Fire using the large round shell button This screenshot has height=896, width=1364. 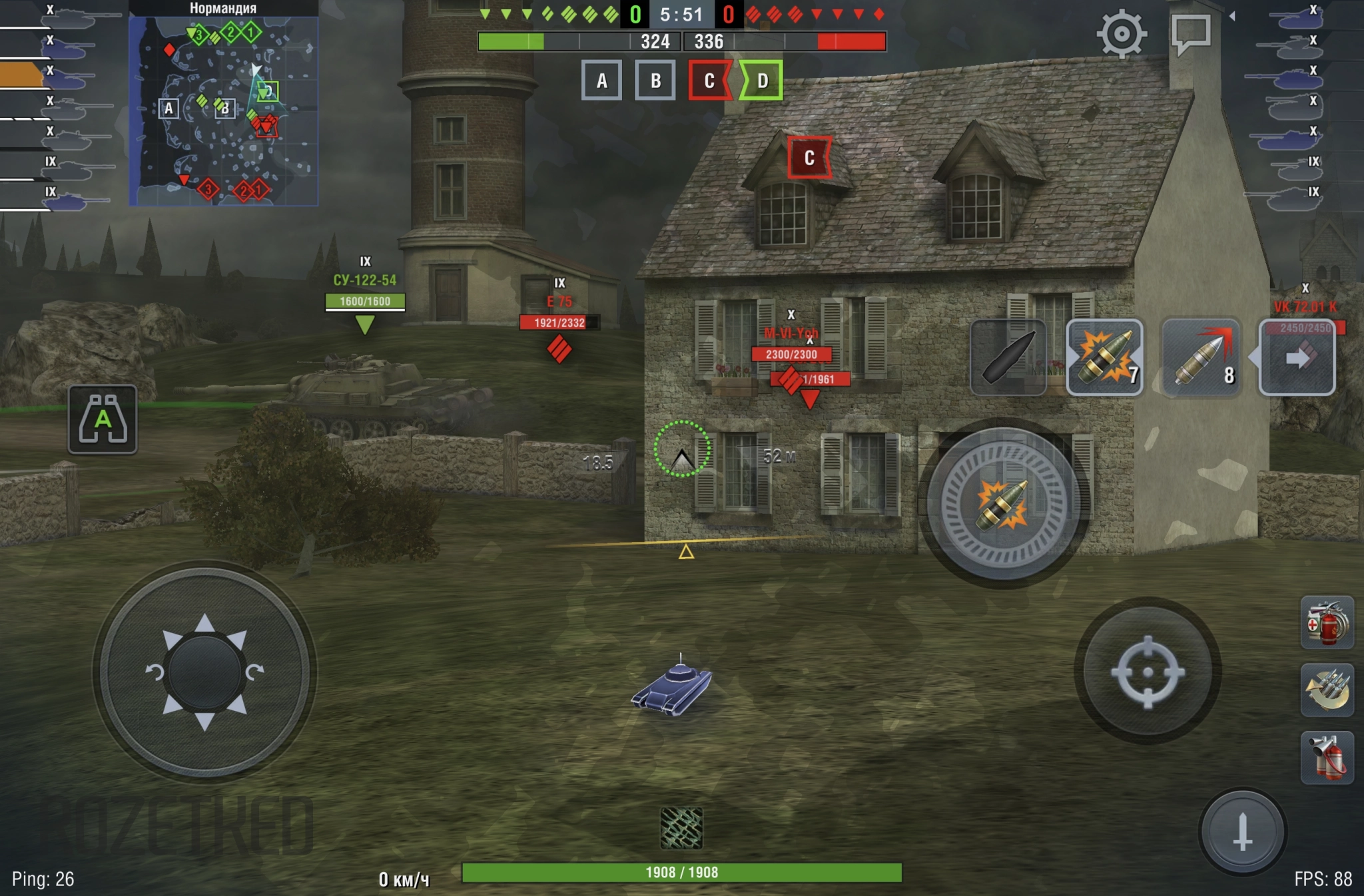pos(1004,504)
